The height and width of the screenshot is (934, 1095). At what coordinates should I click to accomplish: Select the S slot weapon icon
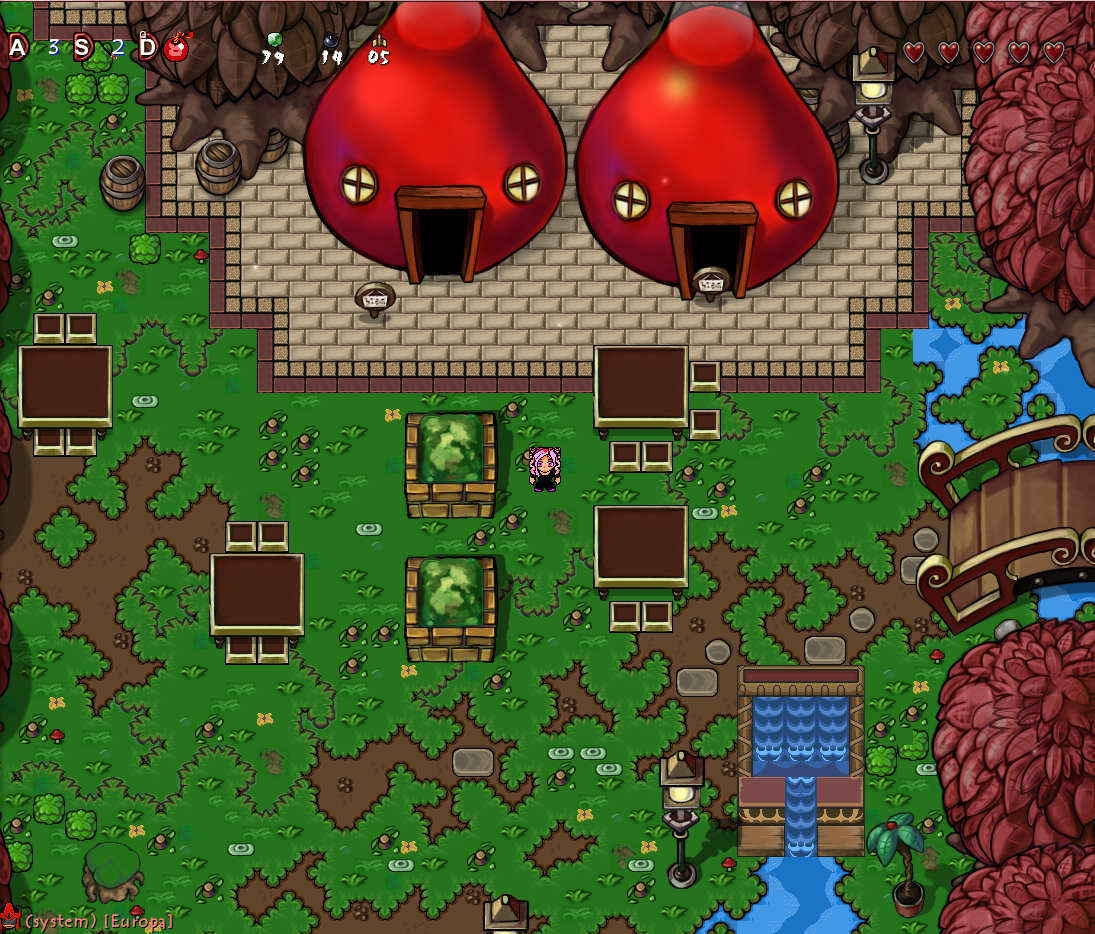click(83, 47)
